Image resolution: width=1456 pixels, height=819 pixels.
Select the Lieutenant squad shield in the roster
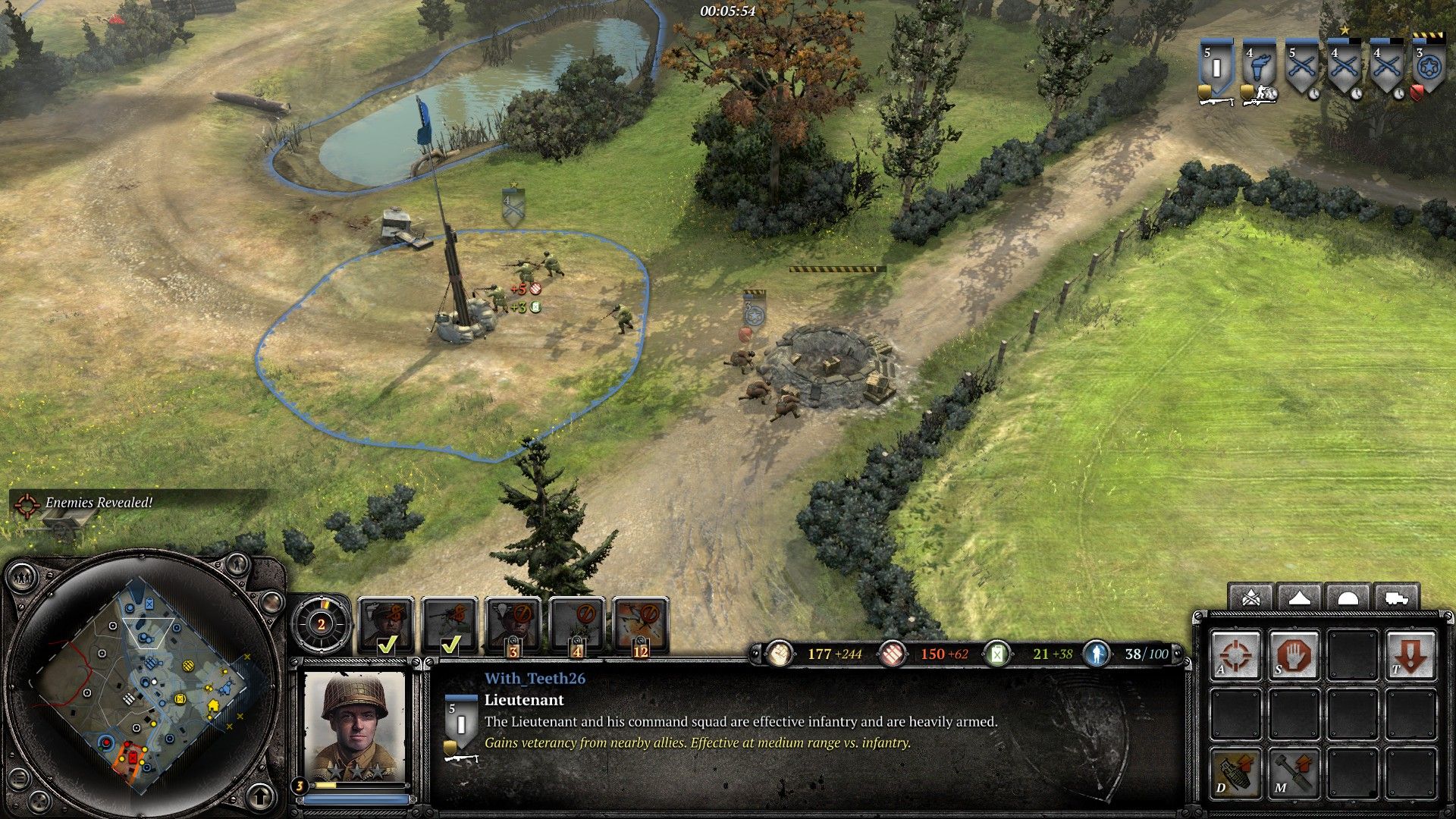click(x=1216, y=67)
